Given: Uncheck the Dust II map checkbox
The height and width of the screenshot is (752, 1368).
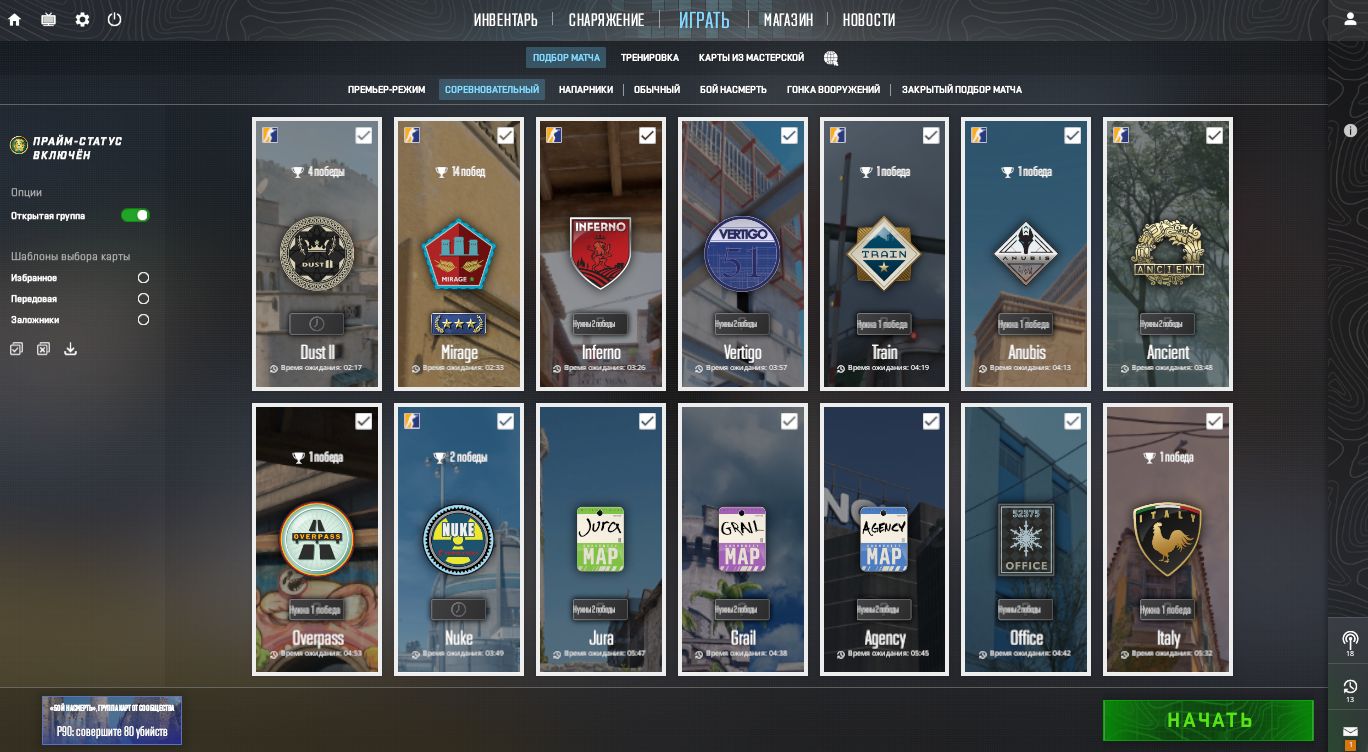Looking at the screenshot, I should pos(364,135).
